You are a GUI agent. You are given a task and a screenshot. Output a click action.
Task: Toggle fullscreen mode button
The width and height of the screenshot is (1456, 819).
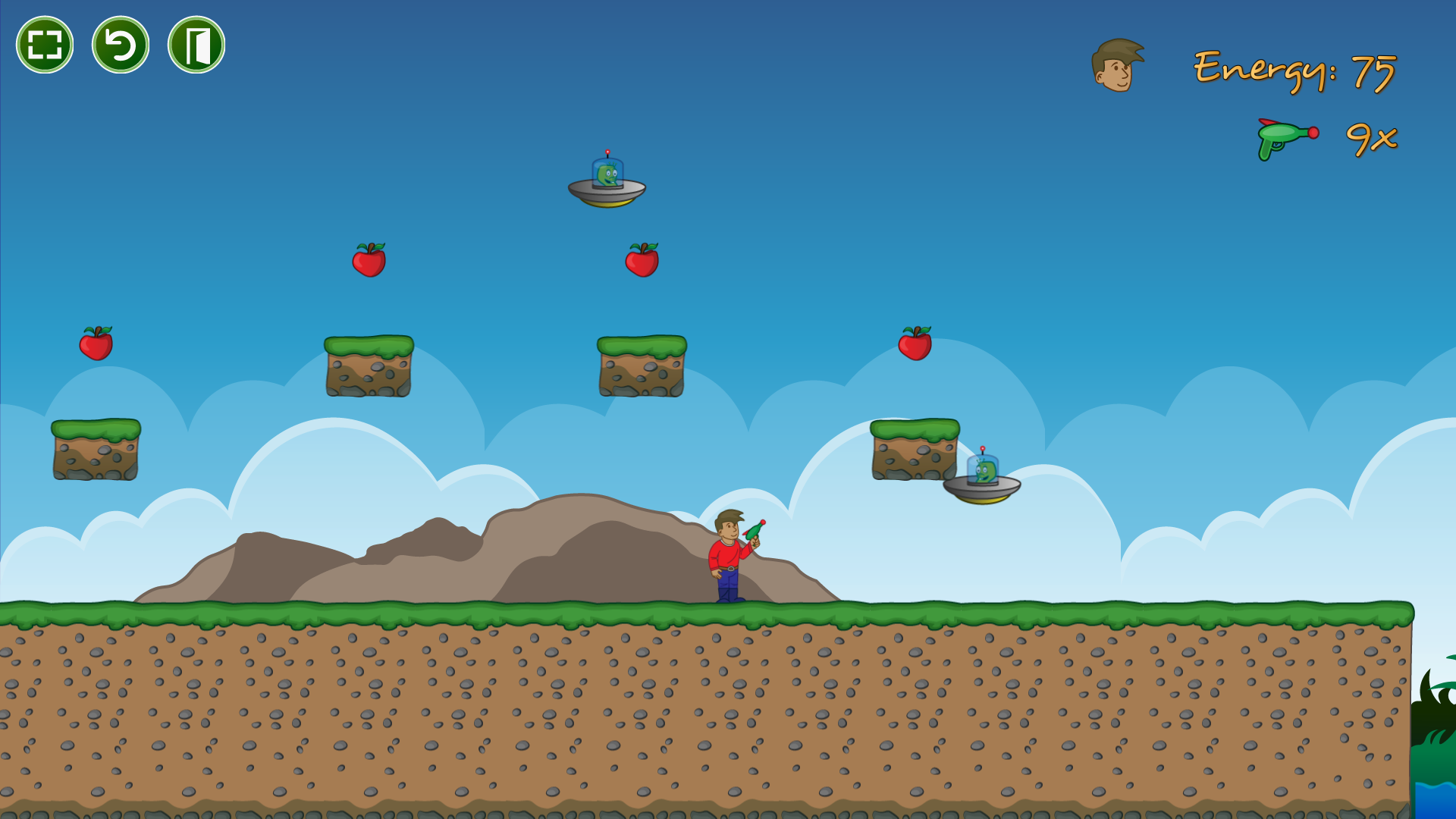tap(45, 45)
